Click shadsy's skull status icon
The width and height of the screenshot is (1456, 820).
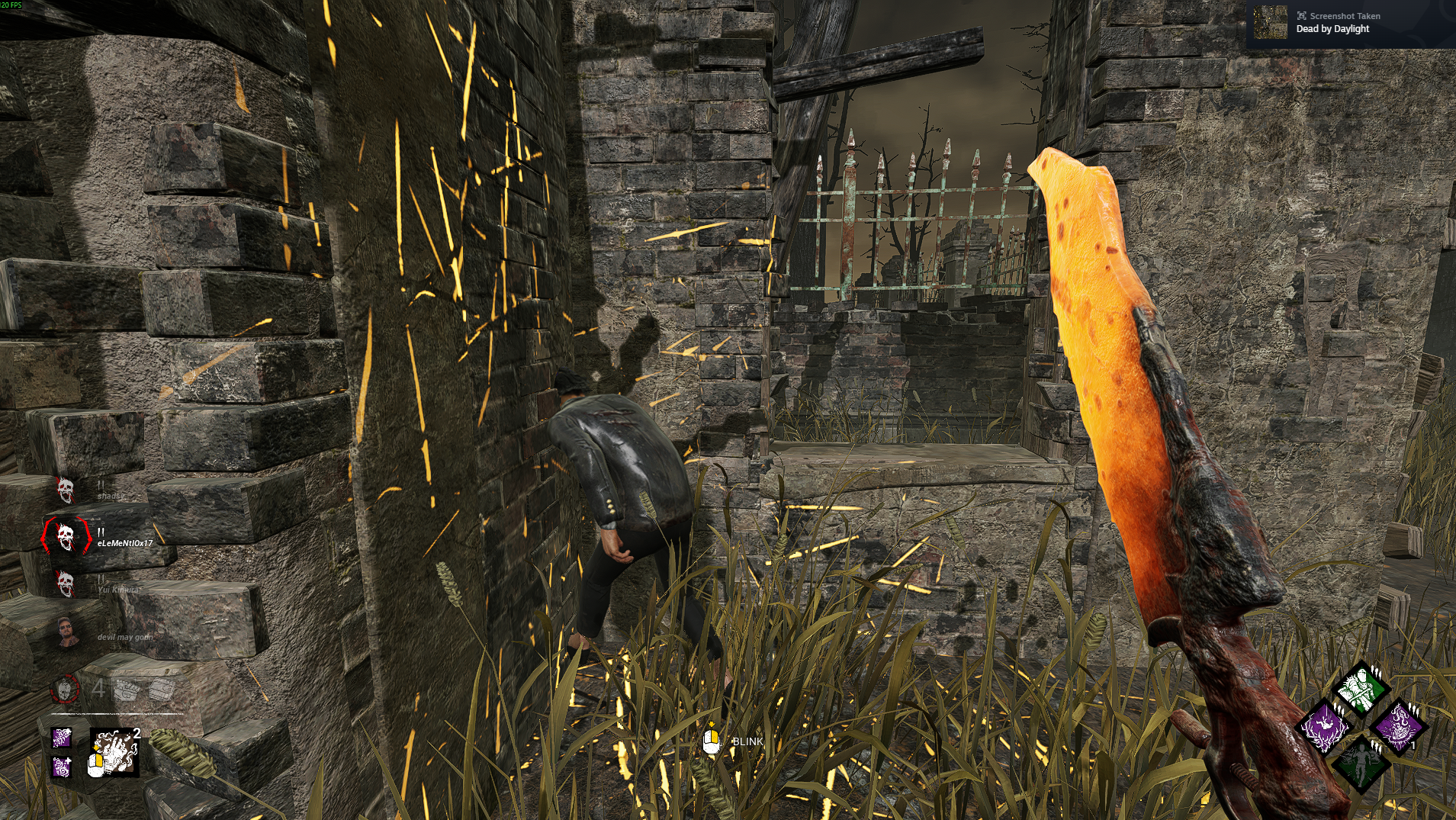[x=66, y=489]
